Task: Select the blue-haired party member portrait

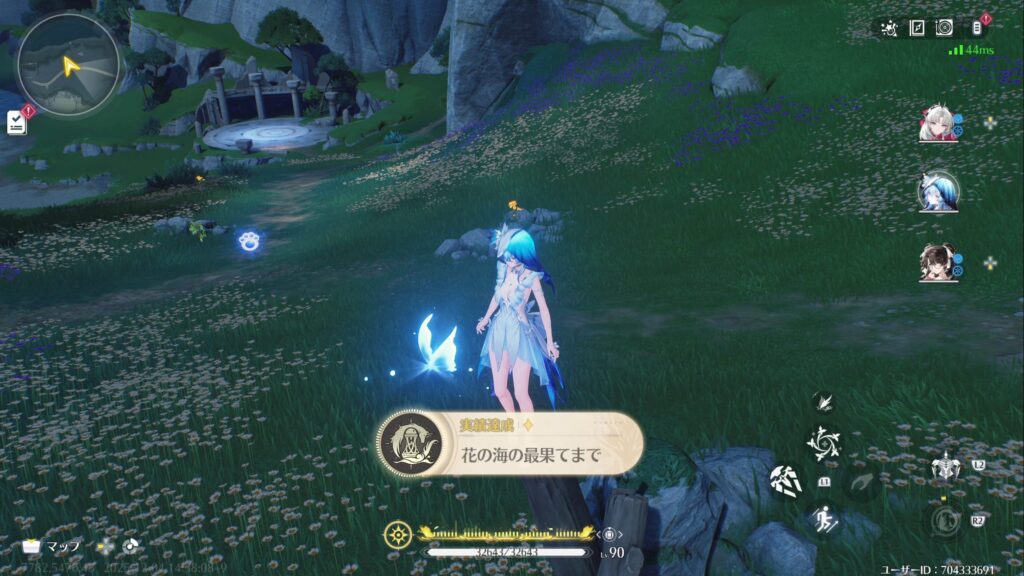Action: tap(938, 192)
